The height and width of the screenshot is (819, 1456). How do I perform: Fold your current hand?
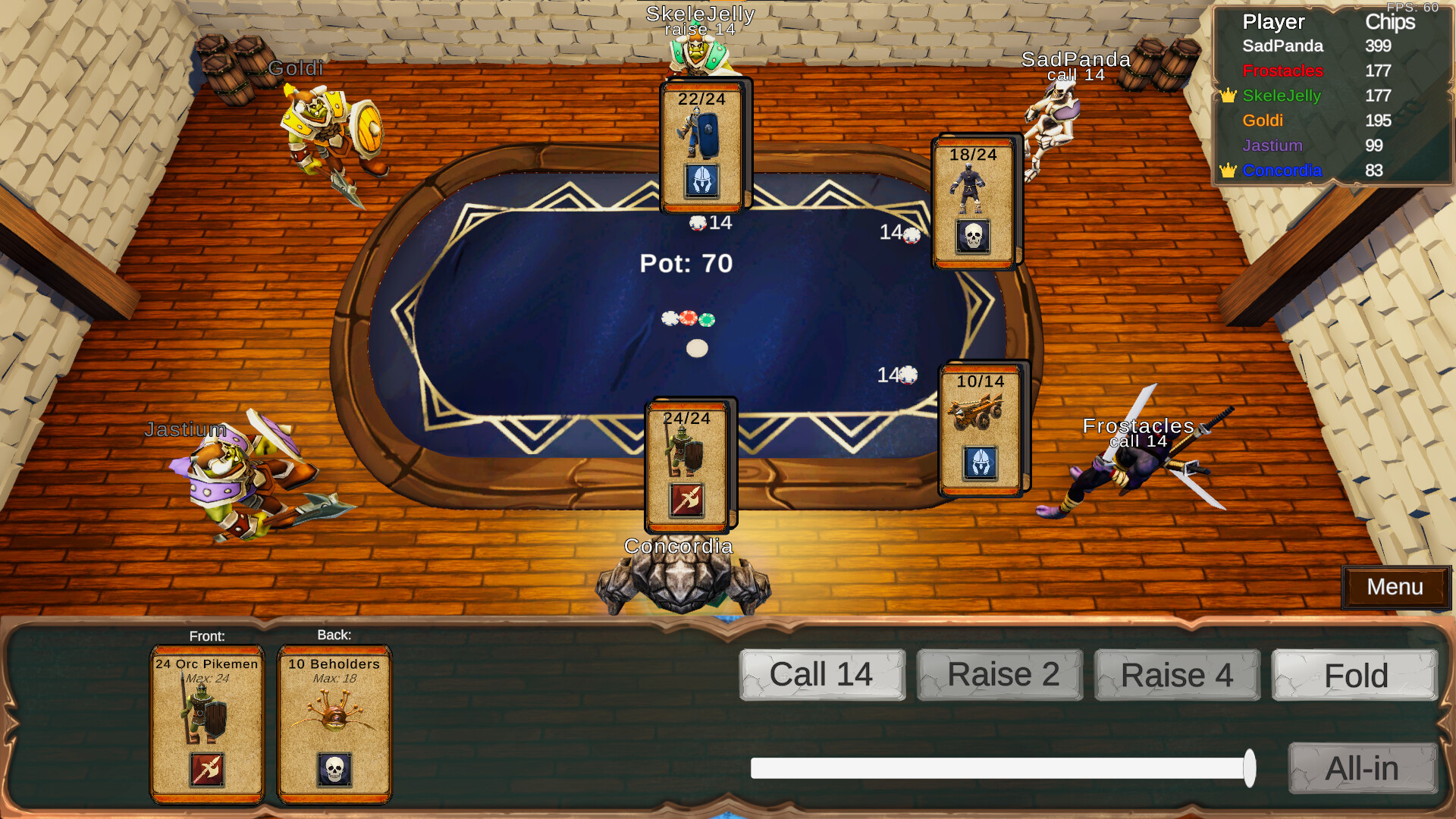pyautogui.click(x=1354, y=675)
